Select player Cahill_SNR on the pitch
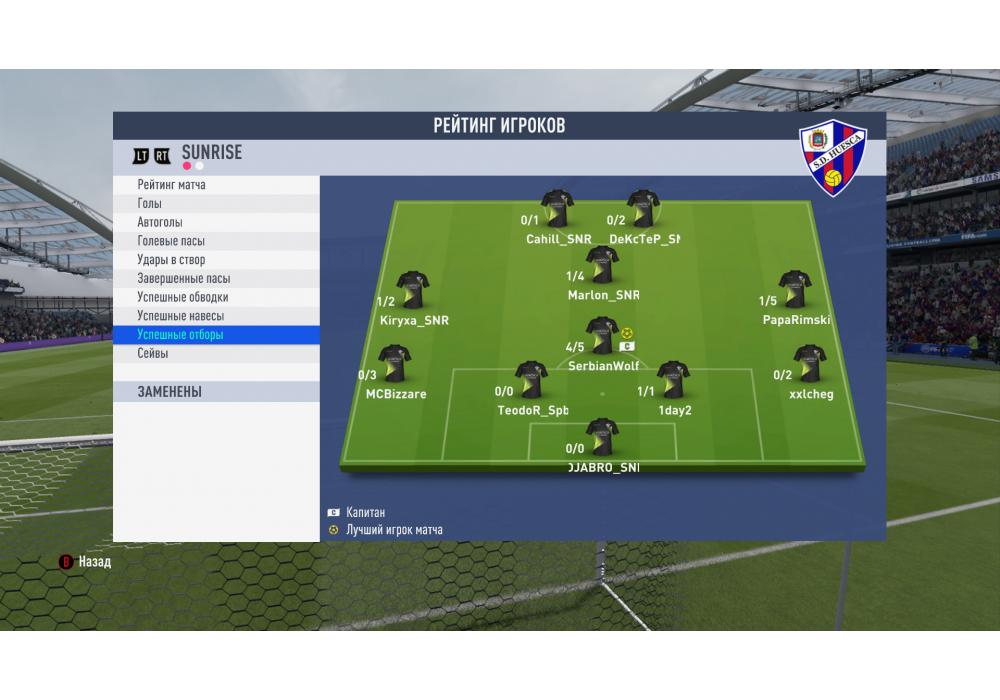The width and height of the screenshot is (1000, 700). coord(557,210)
